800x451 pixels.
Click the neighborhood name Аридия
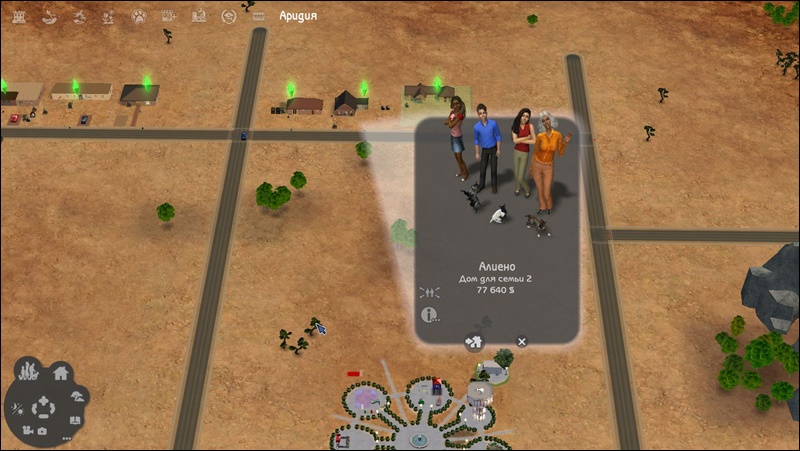tap(299, 16)
